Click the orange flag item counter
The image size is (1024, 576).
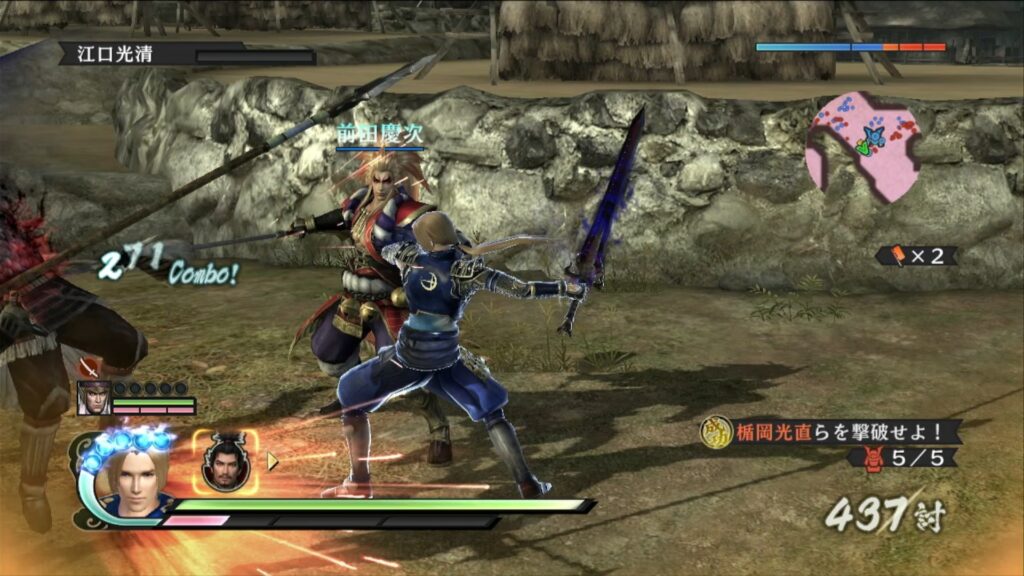click(916, 256)
